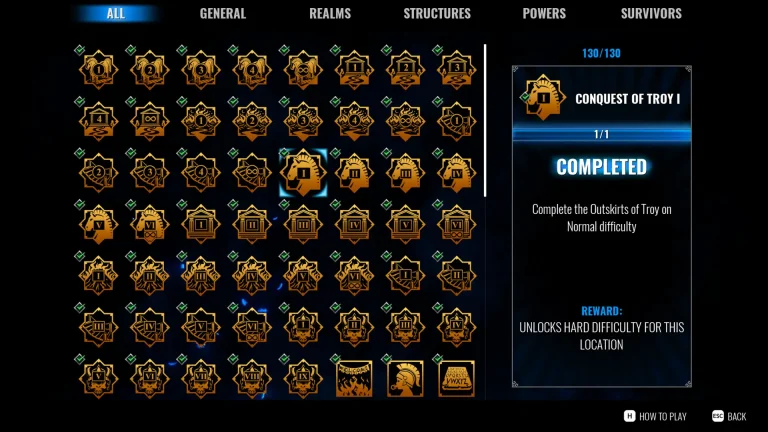Open the Realms category tab
Image resolution: width=768 pixels, height=432 pixels.
(x=330, y=13)
